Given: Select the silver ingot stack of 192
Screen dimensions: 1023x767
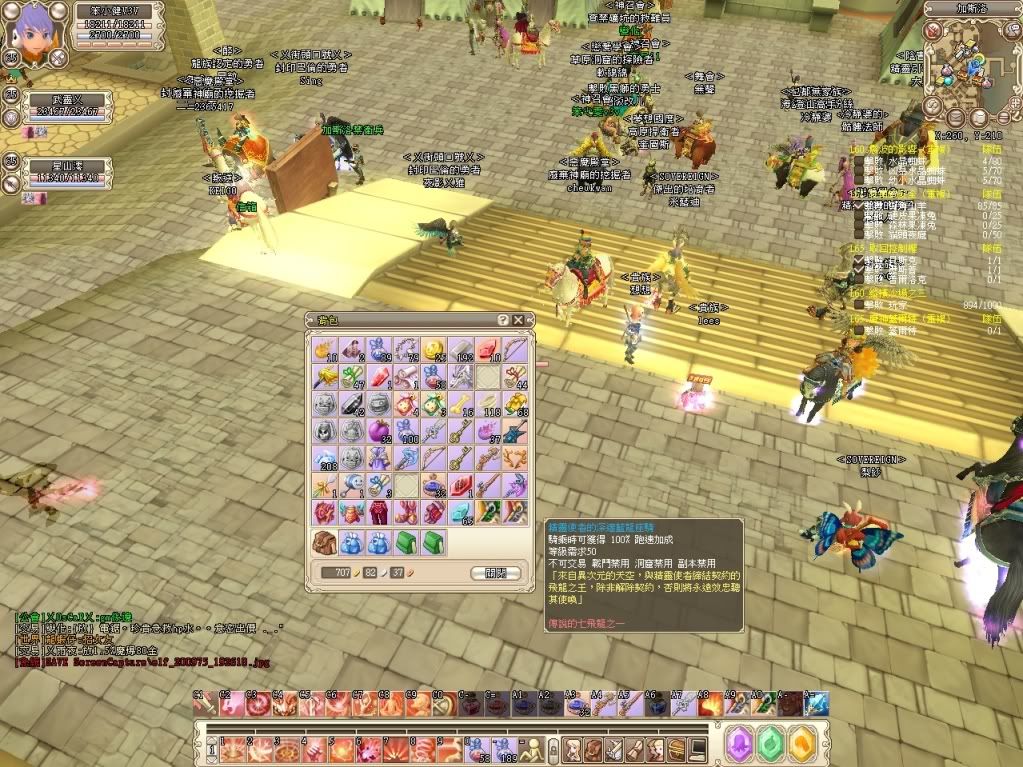Looking at the screenshot, I should 461,349.
